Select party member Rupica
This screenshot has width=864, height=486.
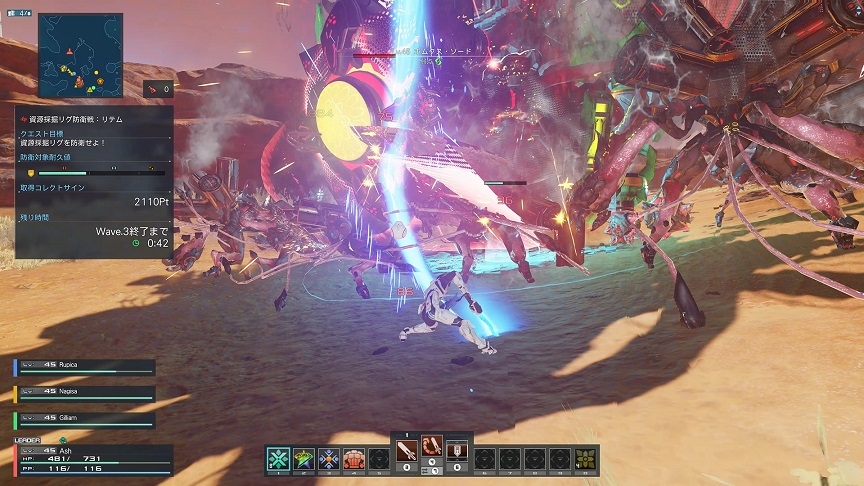tap(85, 367)
